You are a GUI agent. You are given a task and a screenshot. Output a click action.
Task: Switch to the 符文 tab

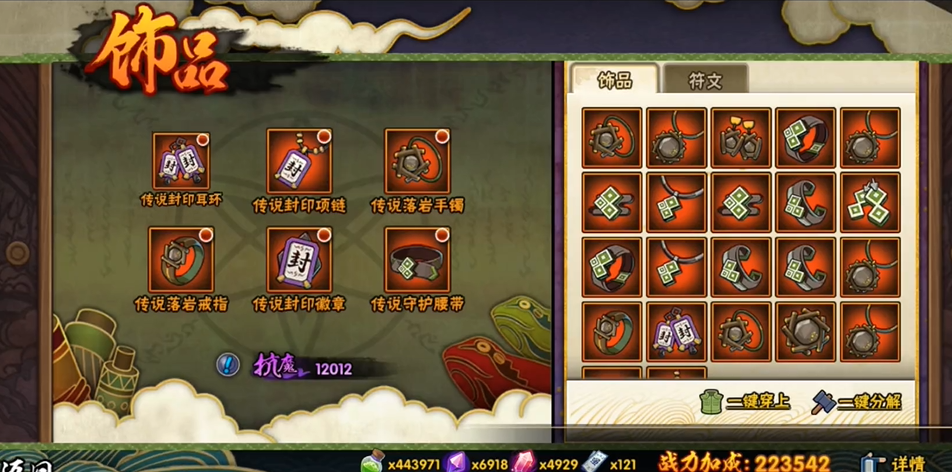click(705, 80)
